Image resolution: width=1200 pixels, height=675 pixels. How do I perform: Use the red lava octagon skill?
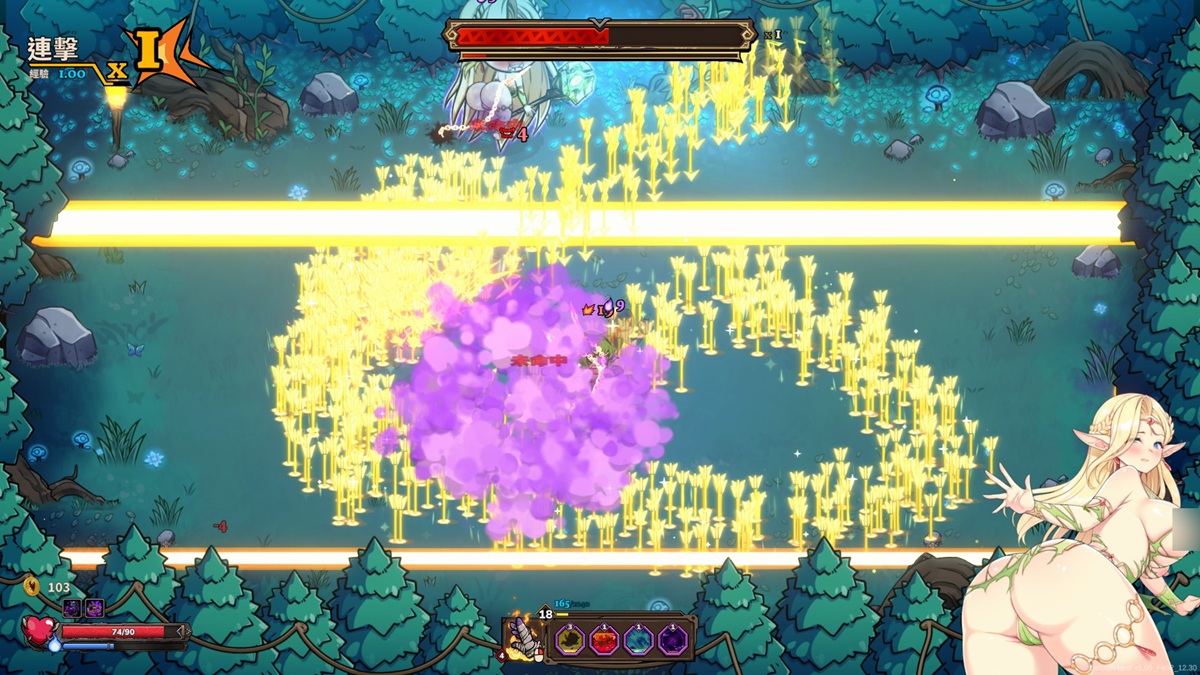click(605, 640)
